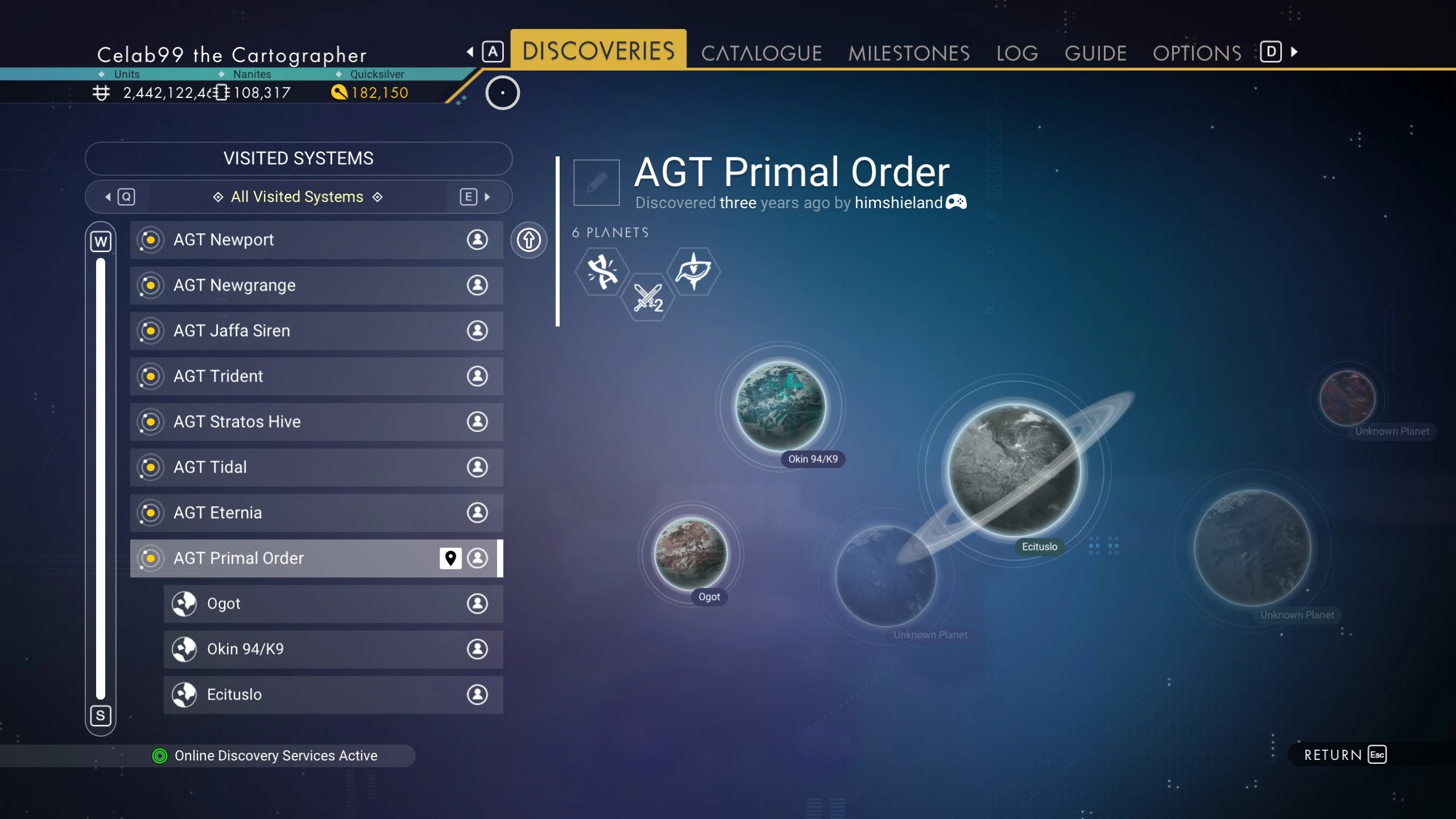Click the upload discoveries arrow button
Viewport: 1456px width, 819px height.
pyautogui.click(x=528, y=239)
